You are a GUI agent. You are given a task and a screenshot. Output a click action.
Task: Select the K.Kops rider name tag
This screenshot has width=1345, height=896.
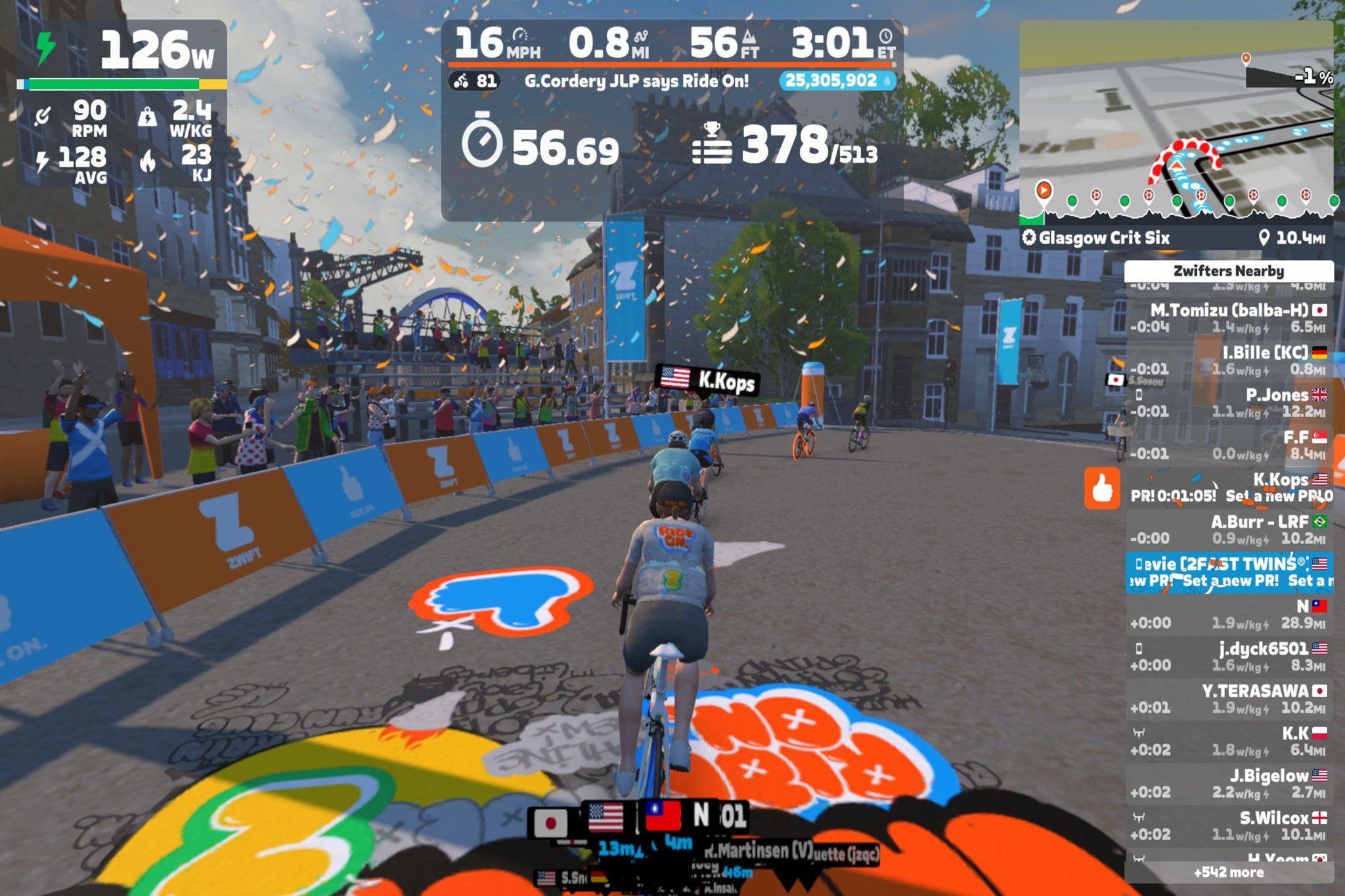pyautogui.click(x=708, y=379)
